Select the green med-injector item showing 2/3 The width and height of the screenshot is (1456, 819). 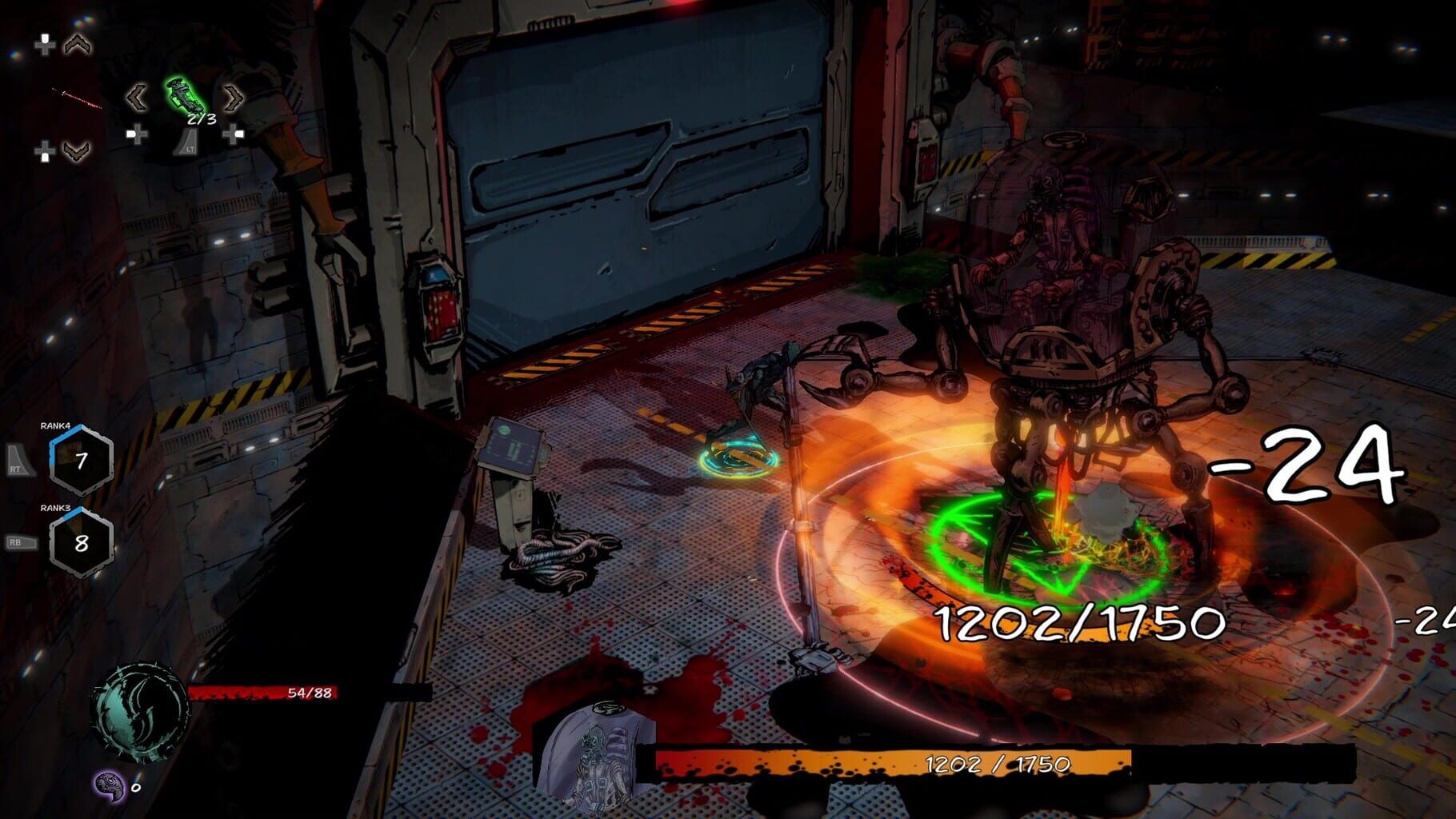point(186,96)
